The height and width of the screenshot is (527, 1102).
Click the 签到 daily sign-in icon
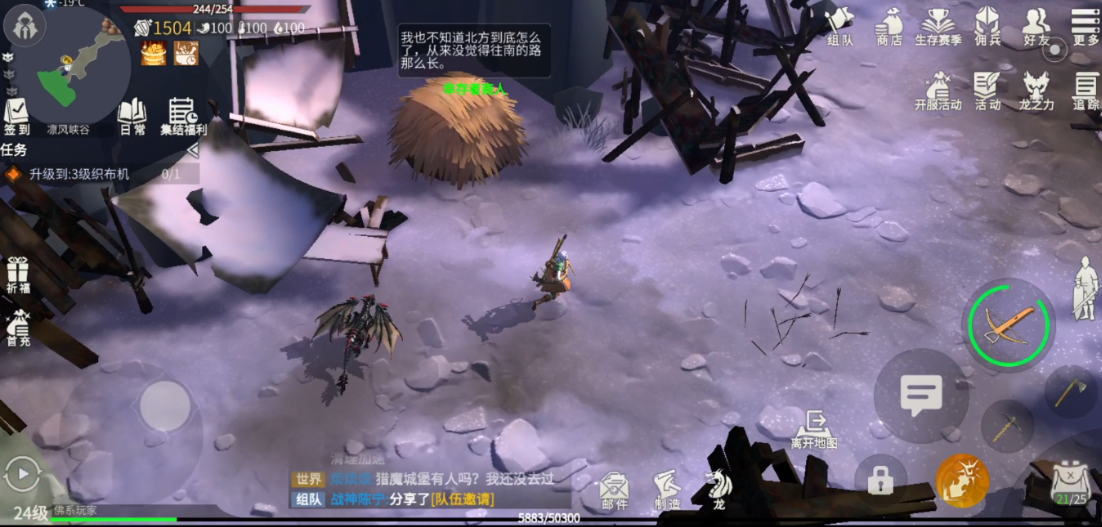(x=17, y=116)
